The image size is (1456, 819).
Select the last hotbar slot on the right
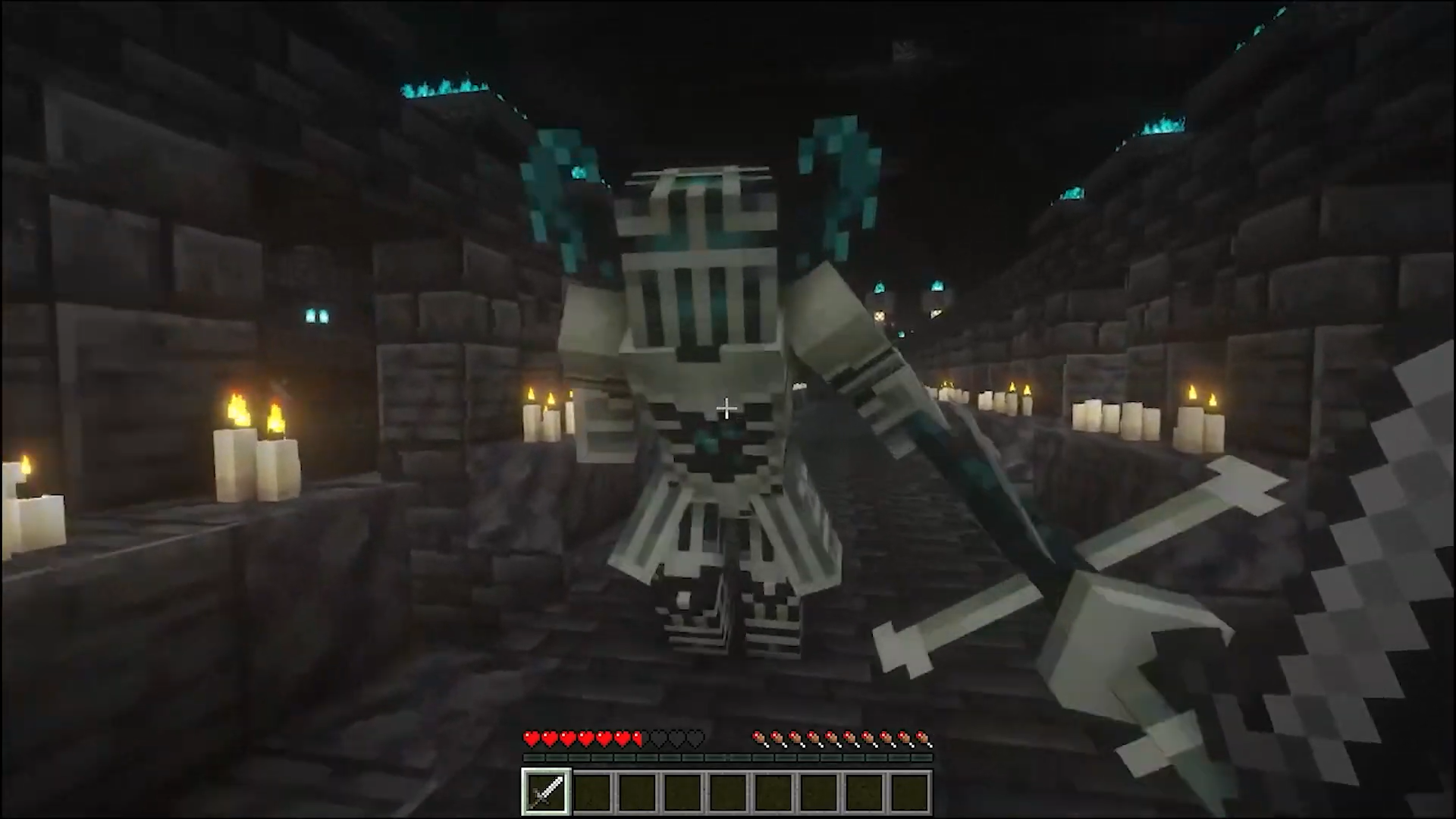click(x=908, y=791)
